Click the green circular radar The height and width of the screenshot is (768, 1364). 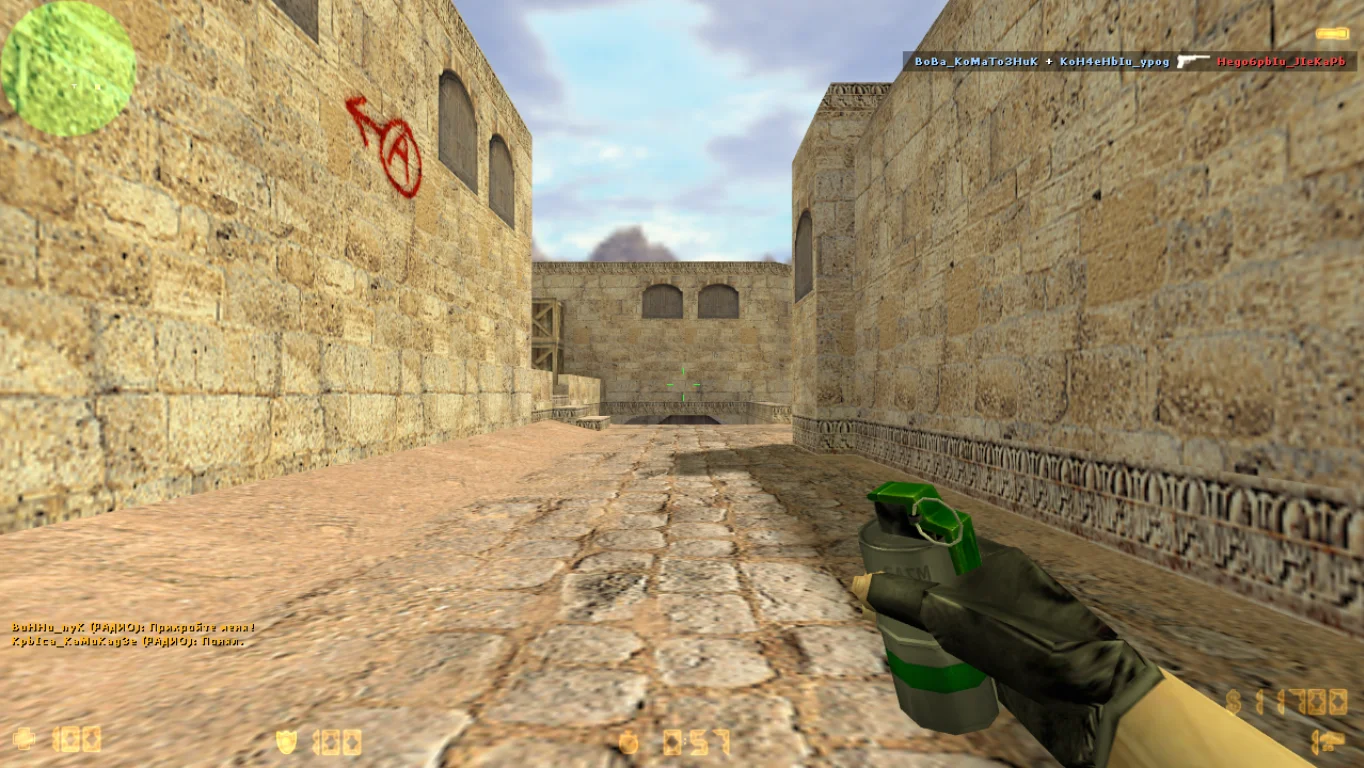[68, 68]
